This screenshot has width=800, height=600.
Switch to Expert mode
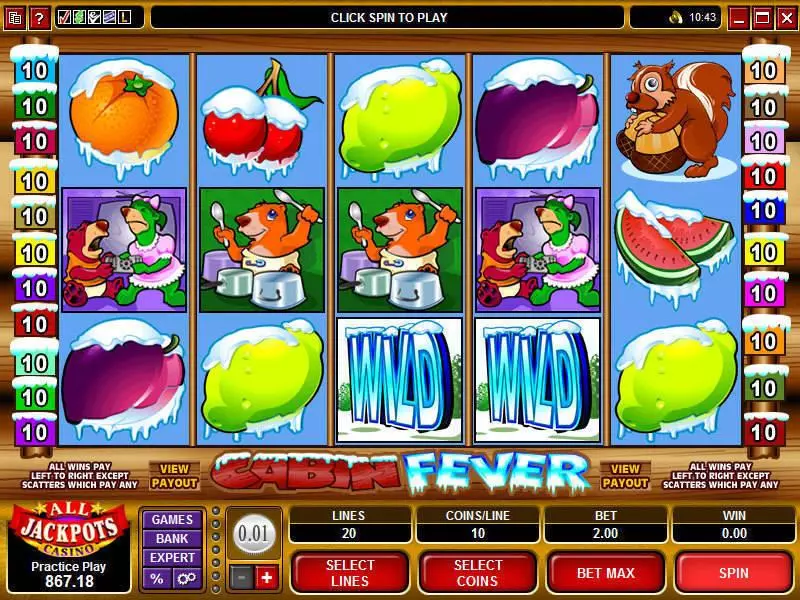tap(172, 557)
